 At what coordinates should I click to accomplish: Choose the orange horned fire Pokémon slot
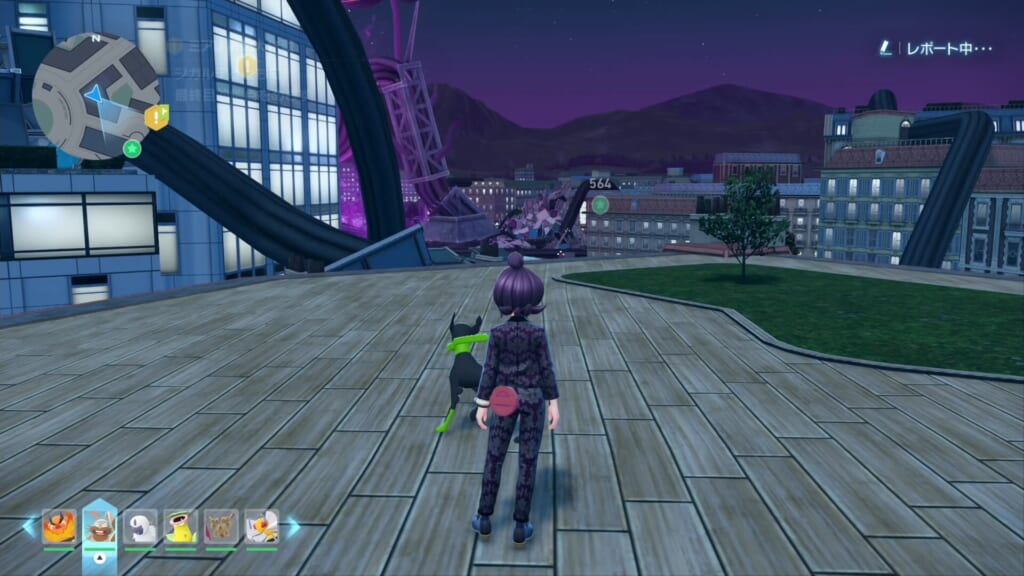pos(59,526)
